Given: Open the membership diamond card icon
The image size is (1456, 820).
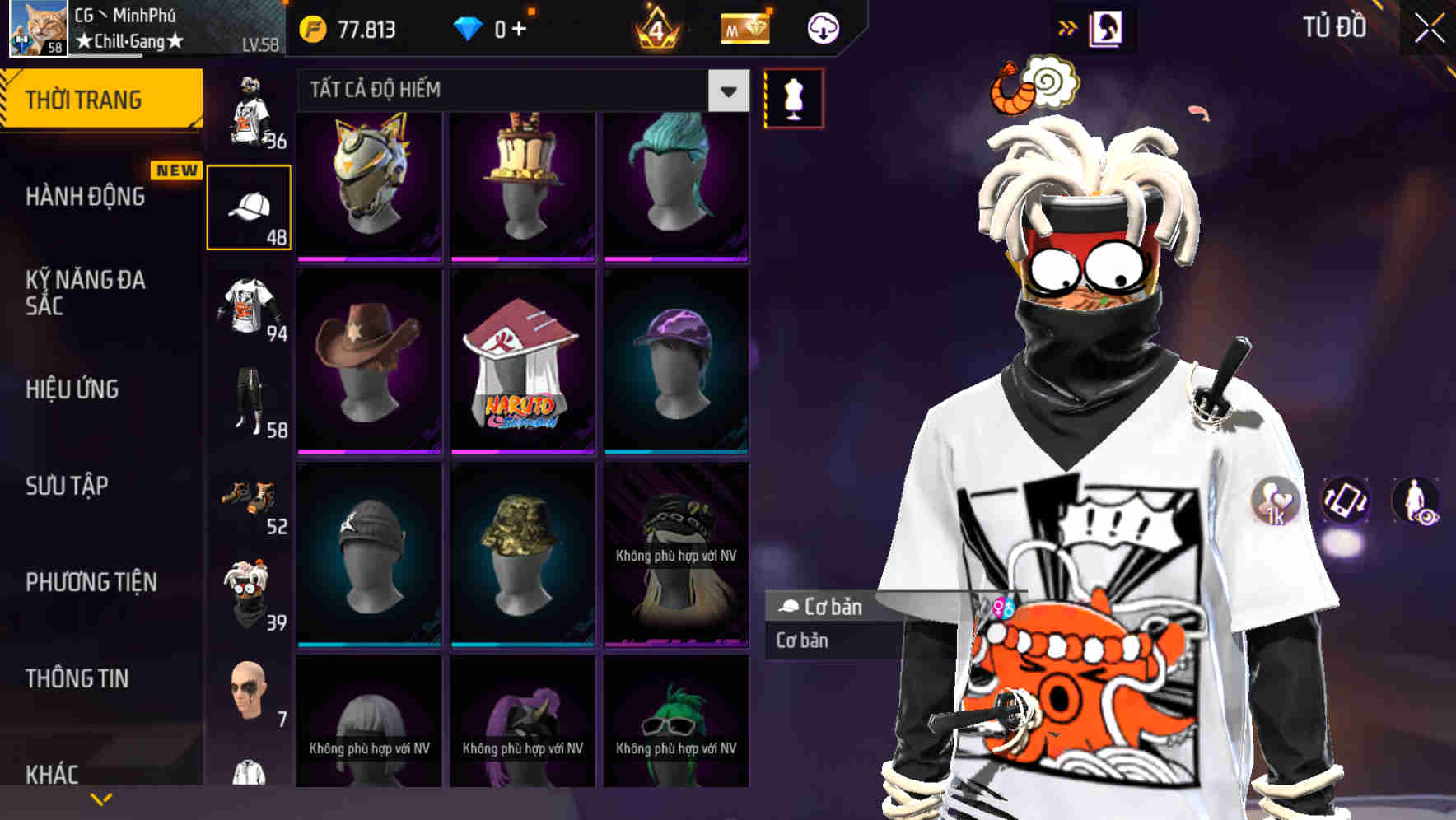Looking at the screenshot, I should 745,27.
